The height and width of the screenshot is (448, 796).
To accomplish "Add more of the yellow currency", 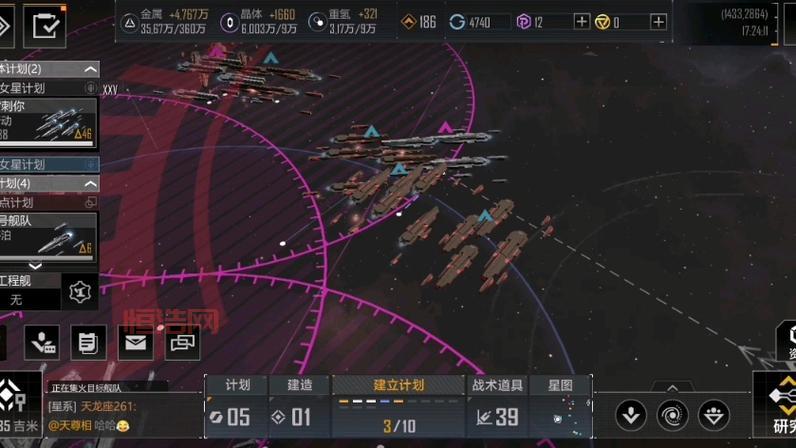I will coord(658,22).
